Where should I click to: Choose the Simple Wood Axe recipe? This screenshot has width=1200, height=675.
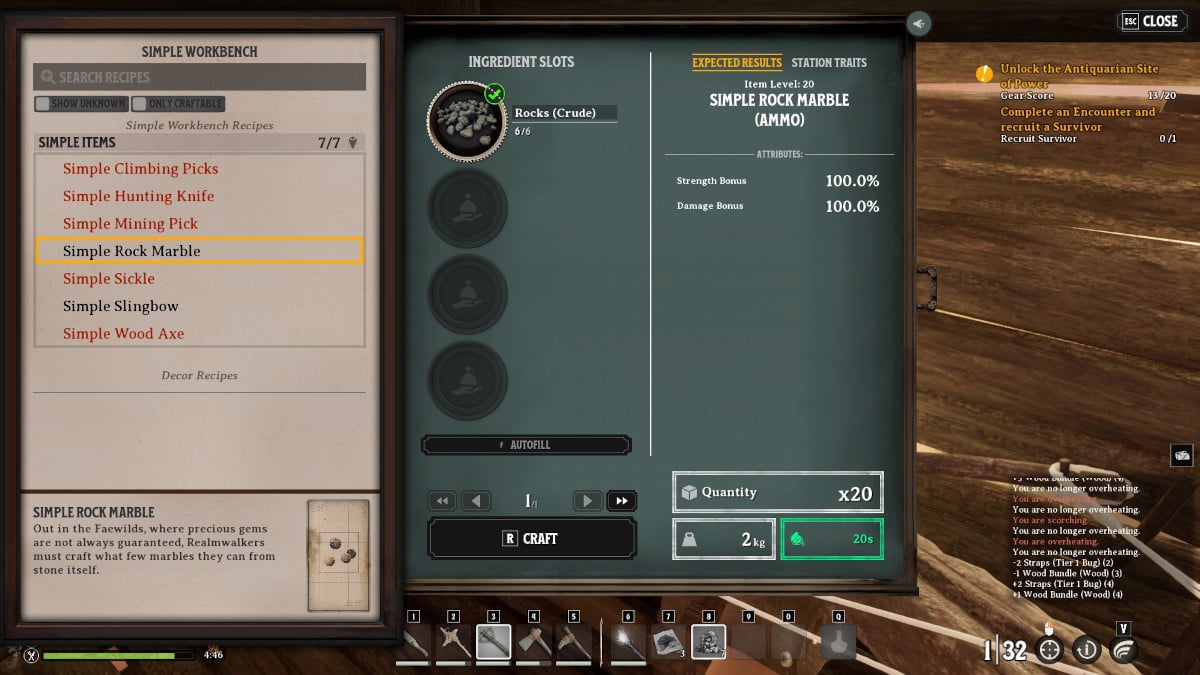coord(123,334)
